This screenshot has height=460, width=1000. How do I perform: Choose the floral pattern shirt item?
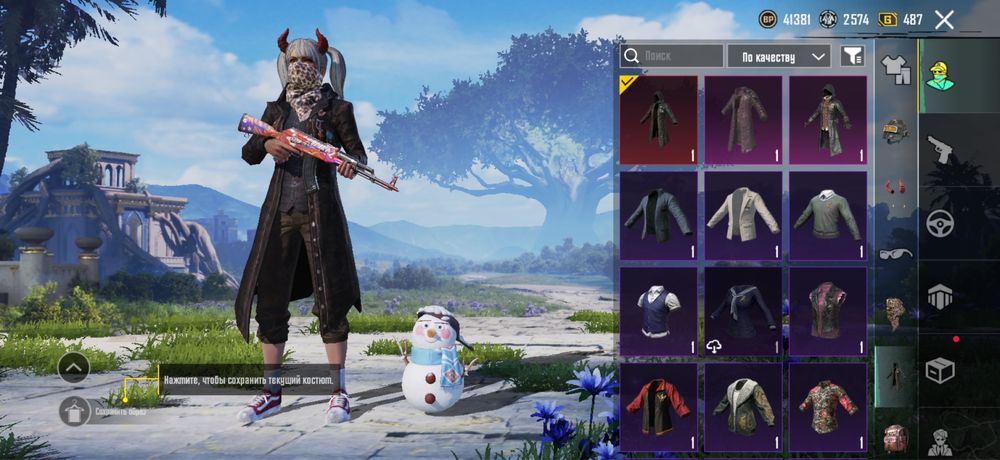click(828, 406)
